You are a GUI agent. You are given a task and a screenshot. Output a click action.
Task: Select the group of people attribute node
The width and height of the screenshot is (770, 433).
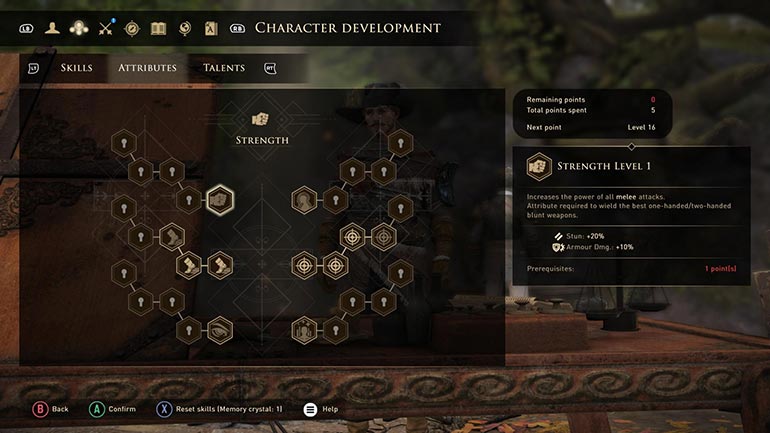pyautogui.click(x=304, y=328)
